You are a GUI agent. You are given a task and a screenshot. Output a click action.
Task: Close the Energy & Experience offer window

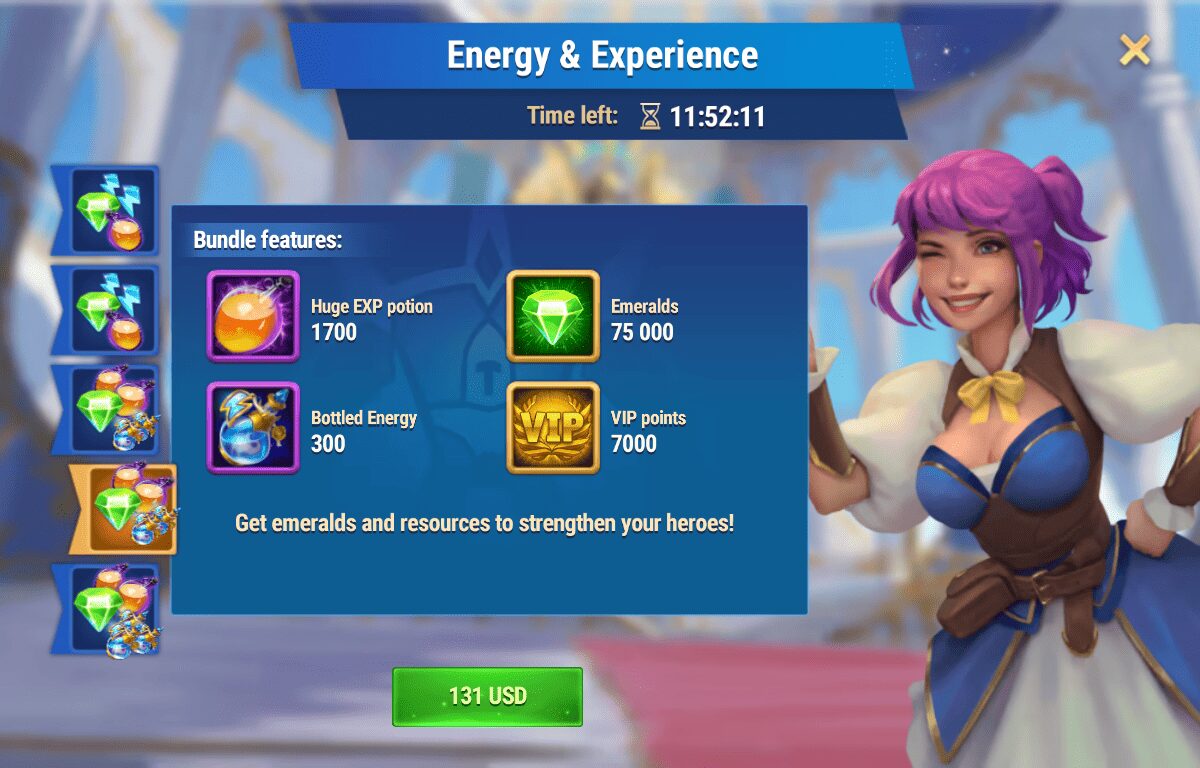(1135, 49)
